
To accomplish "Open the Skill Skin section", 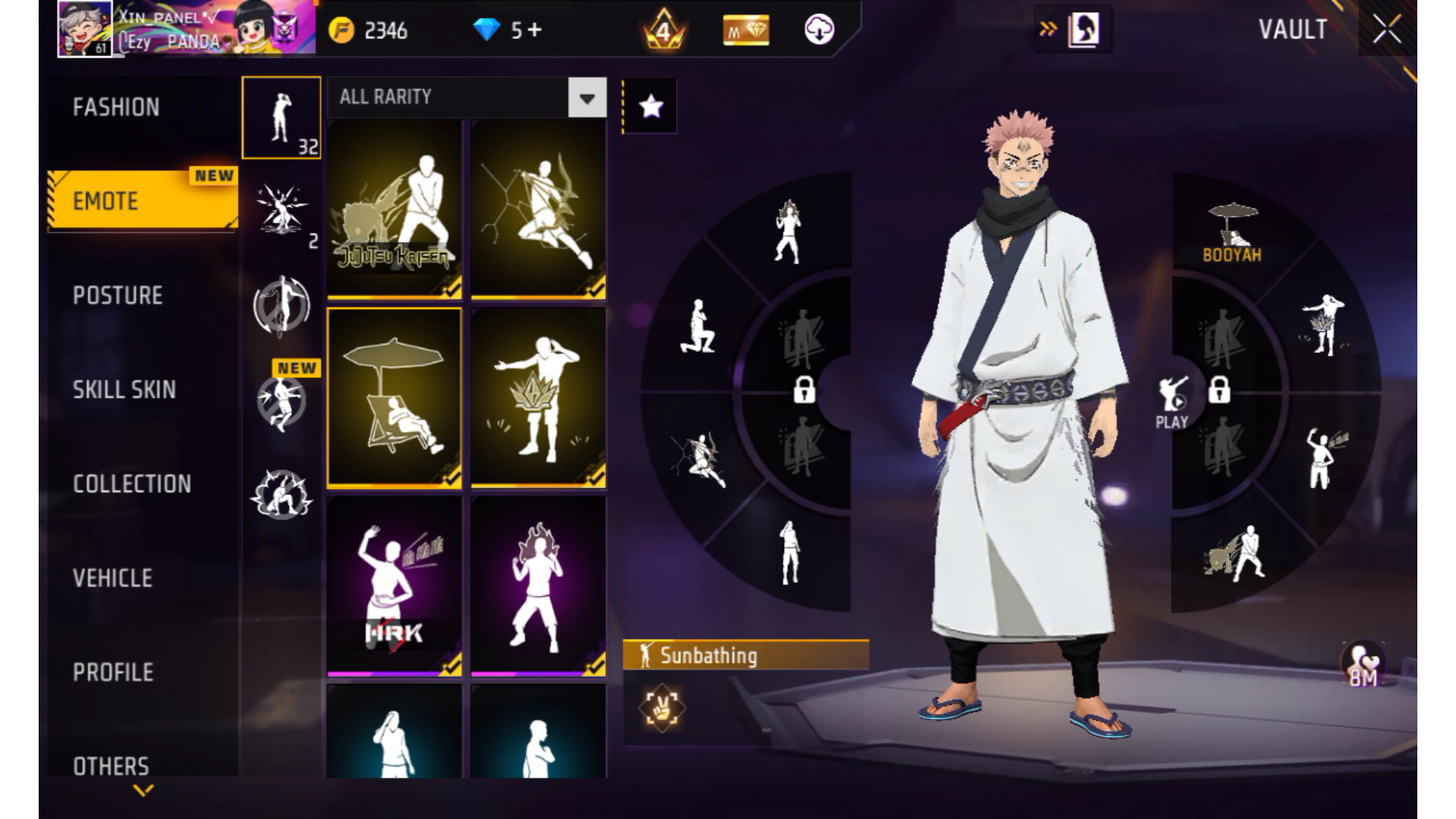I will (124, 390).
